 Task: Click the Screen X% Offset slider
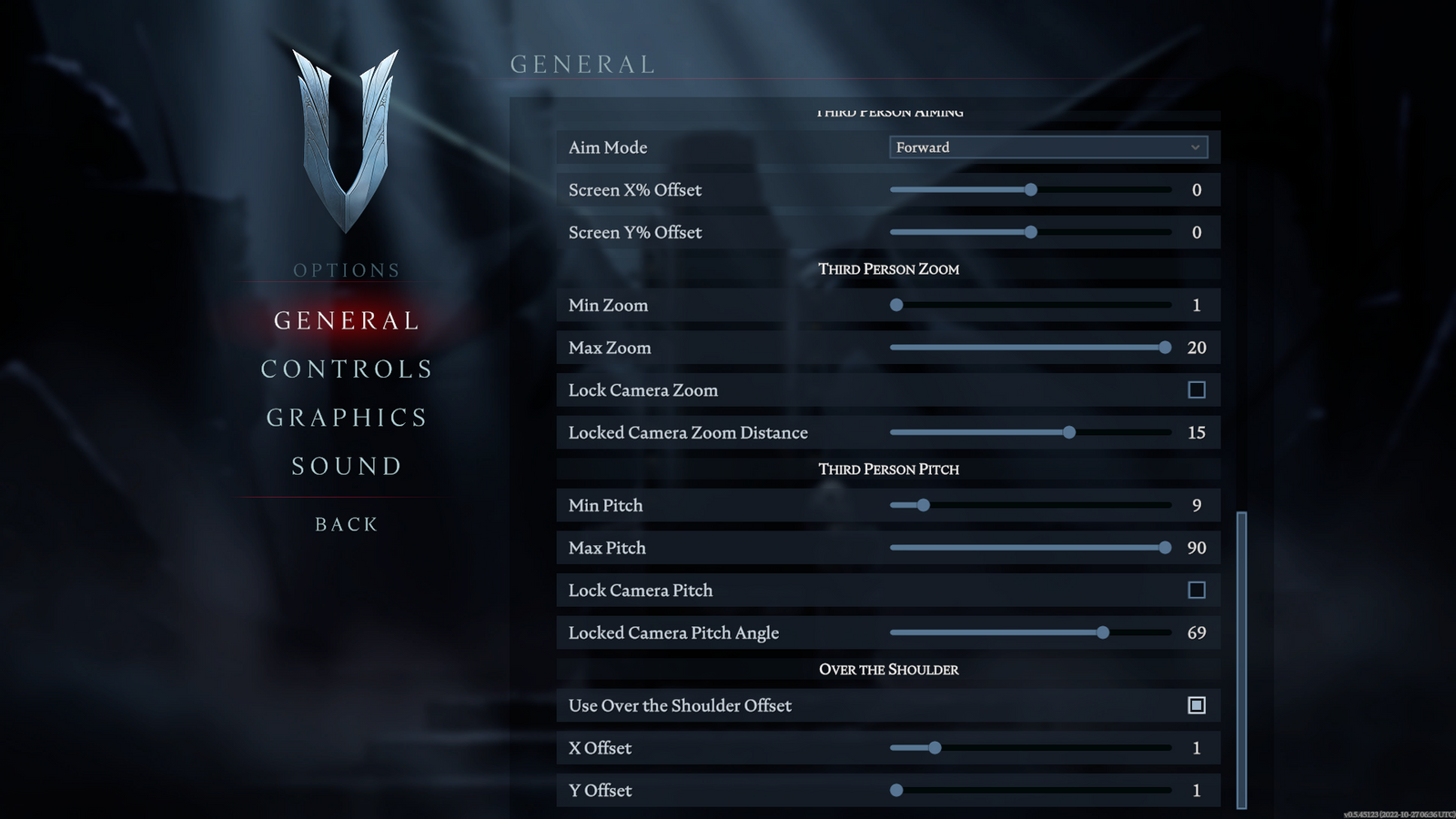(1030, 190)
